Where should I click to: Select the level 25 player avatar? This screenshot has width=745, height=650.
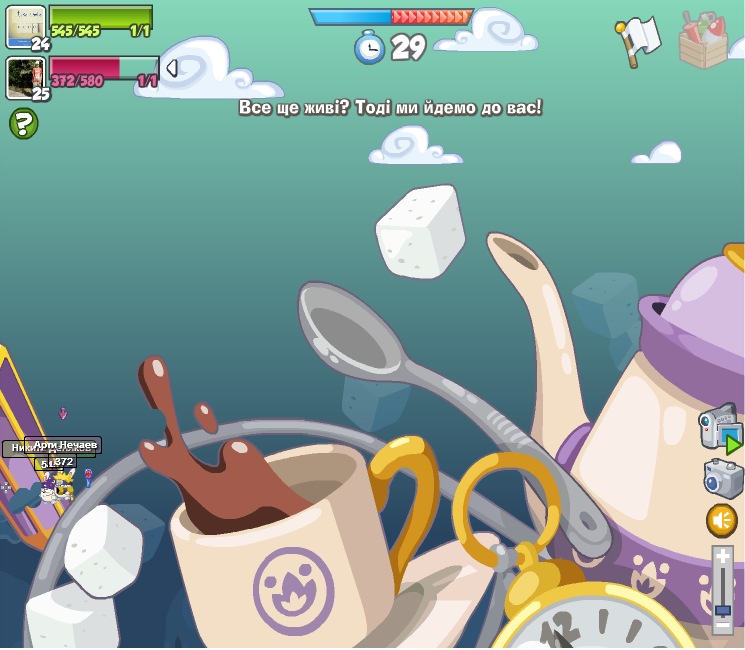coord(25,77)
